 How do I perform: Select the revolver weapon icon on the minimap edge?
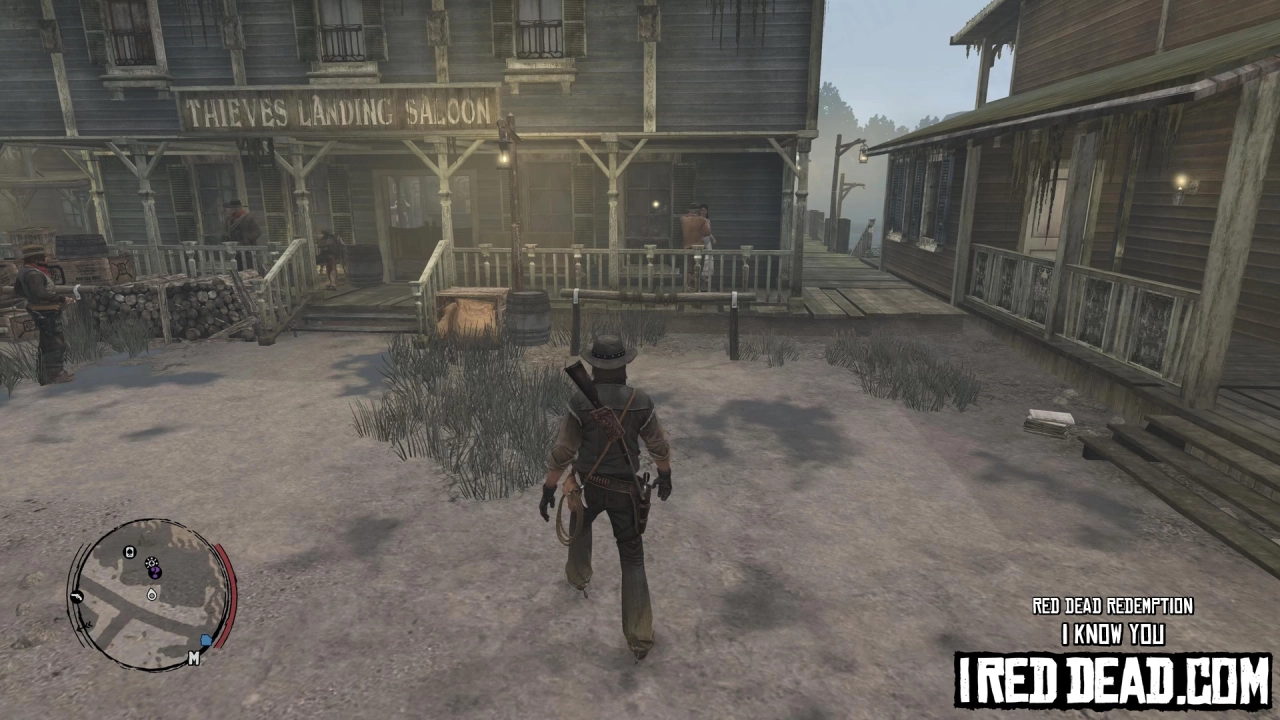pos(77,597)
